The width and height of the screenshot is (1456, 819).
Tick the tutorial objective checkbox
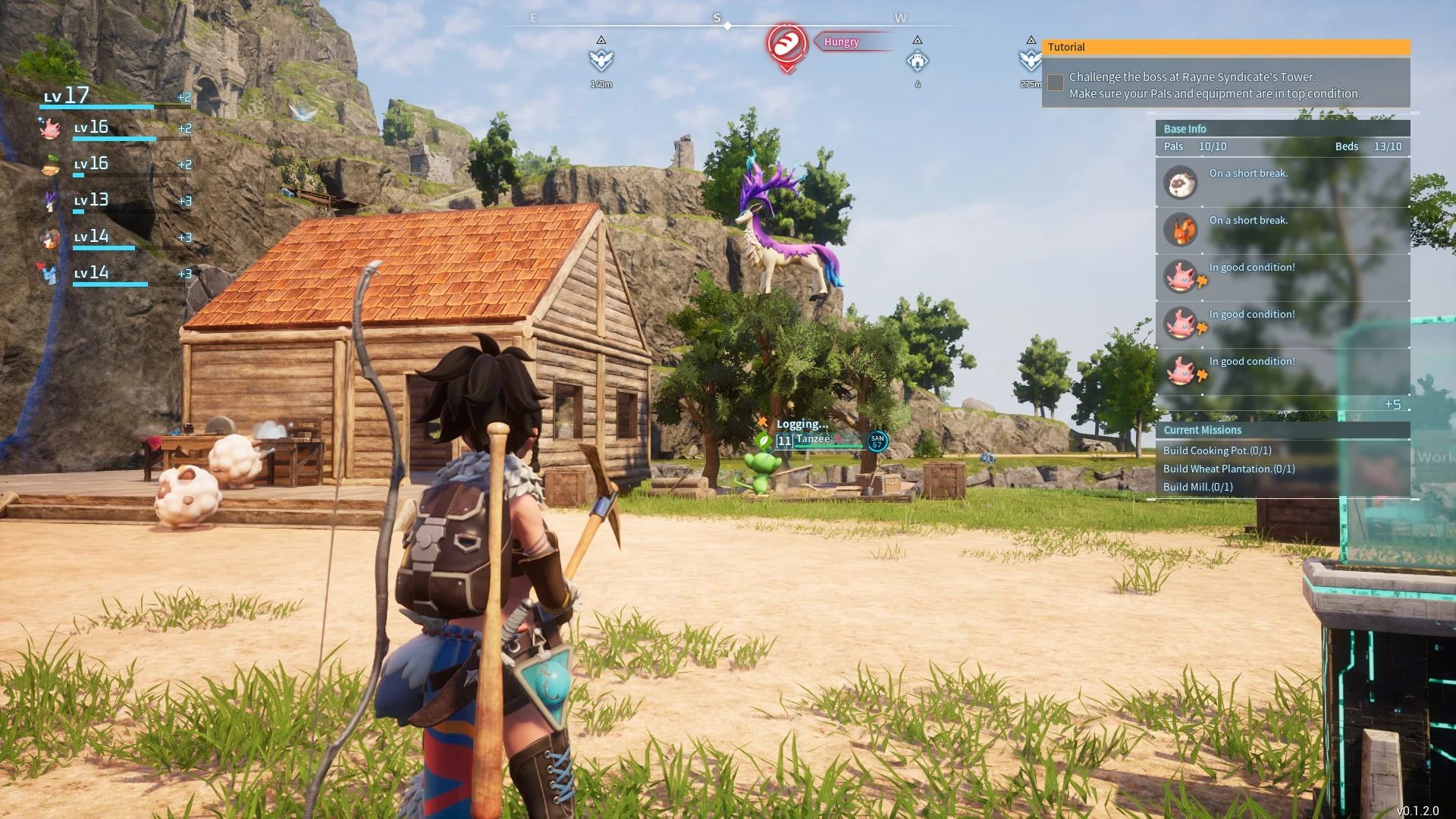click(1055, 82)
